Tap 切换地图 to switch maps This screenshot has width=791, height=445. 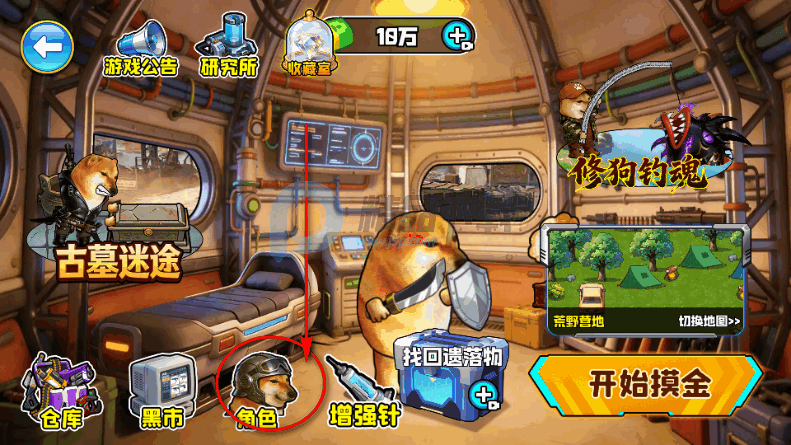click(x=709, y=322)
